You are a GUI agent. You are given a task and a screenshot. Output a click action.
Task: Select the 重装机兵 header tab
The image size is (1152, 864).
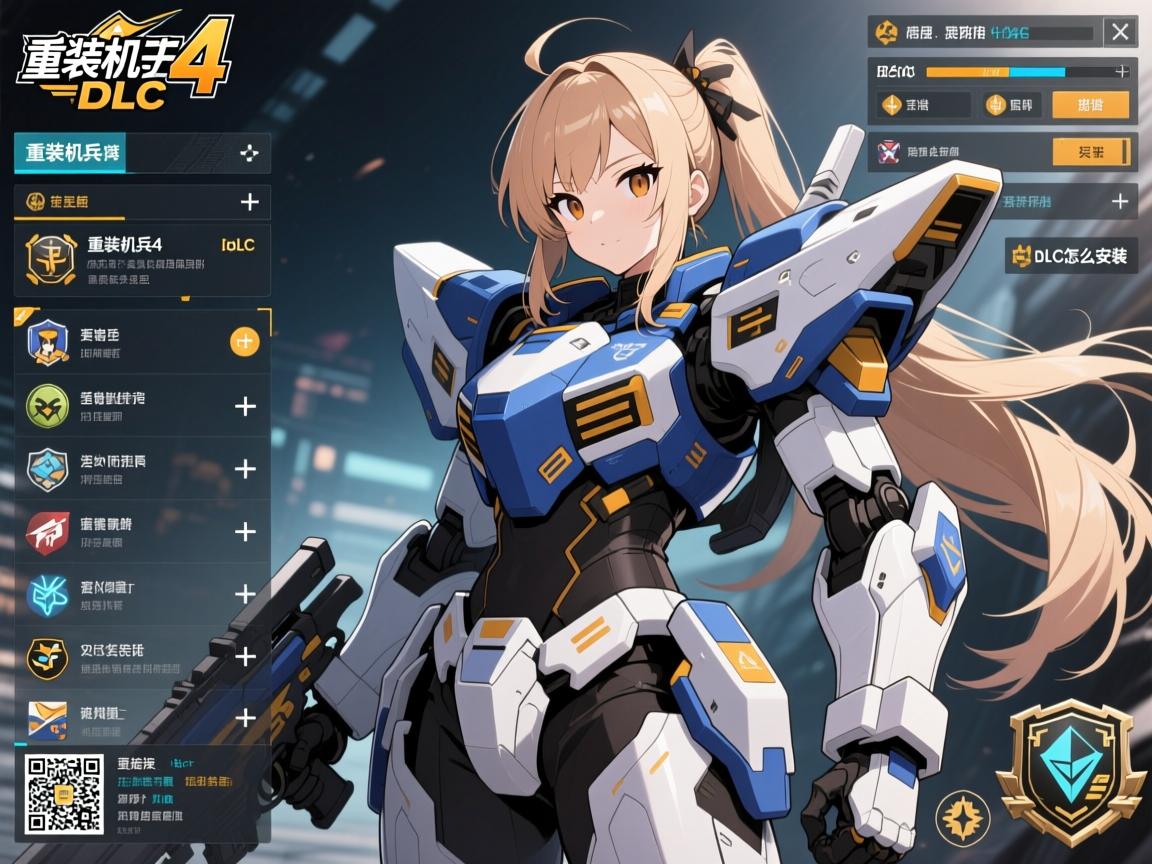[70, 154]
